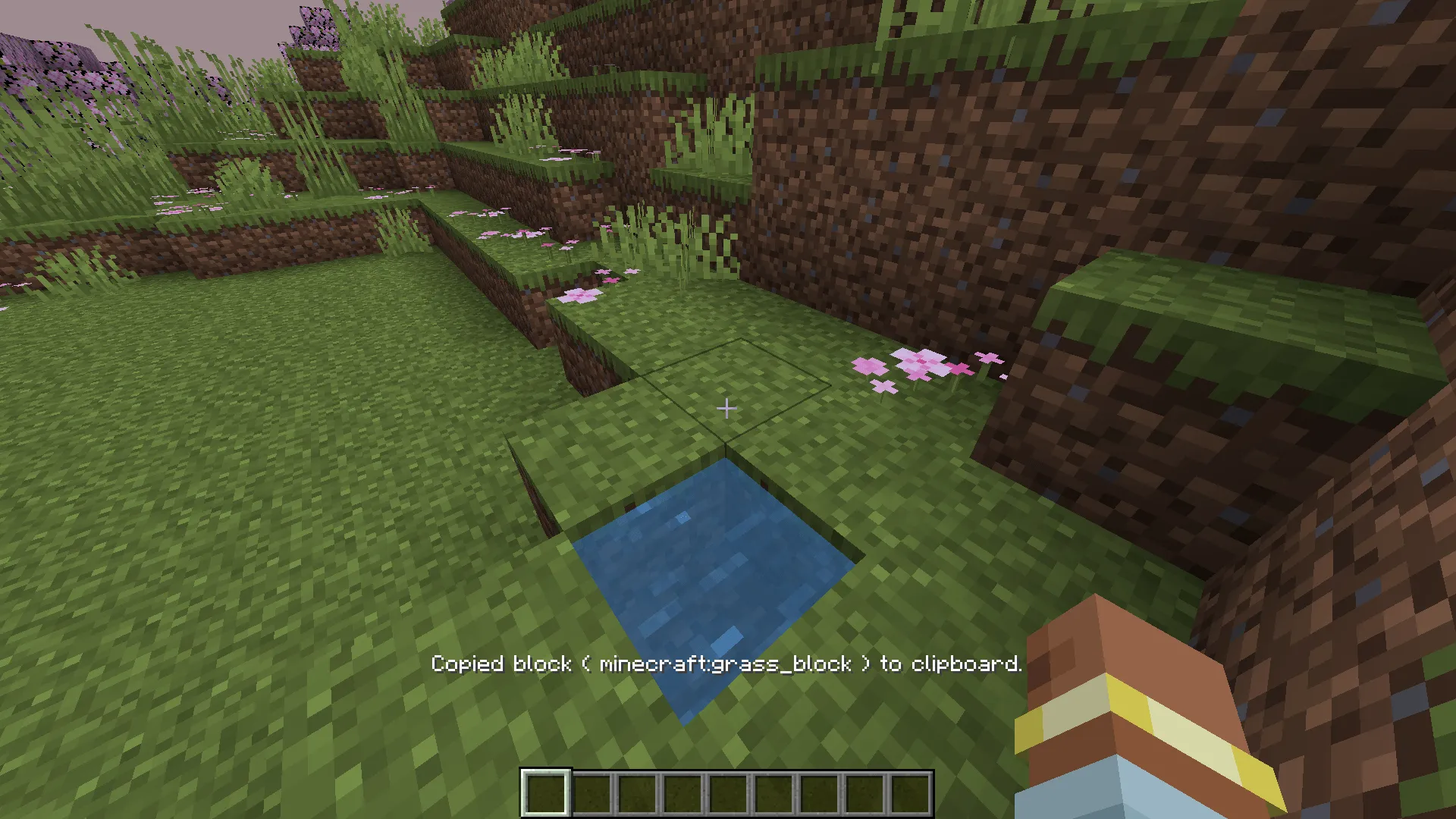Select the seventh hotbar slot

coord(819,795)
